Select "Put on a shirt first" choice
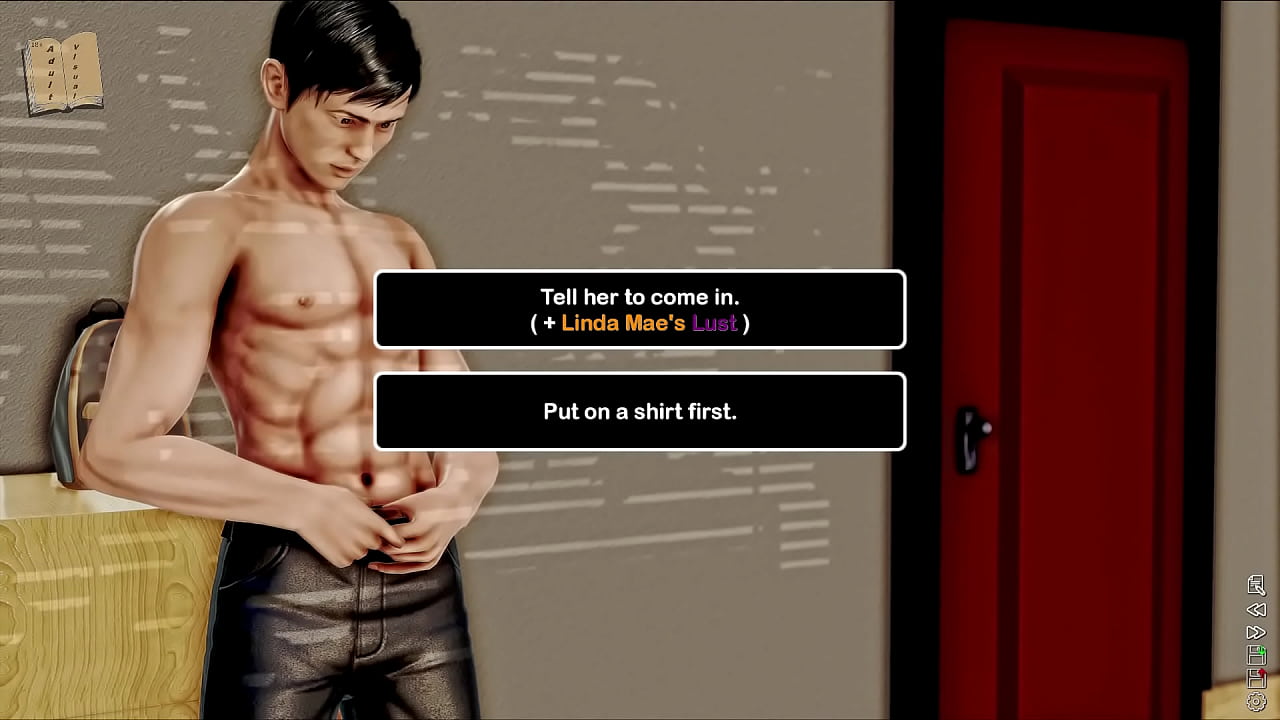1280x720 pixels. (x=640, y=411)
